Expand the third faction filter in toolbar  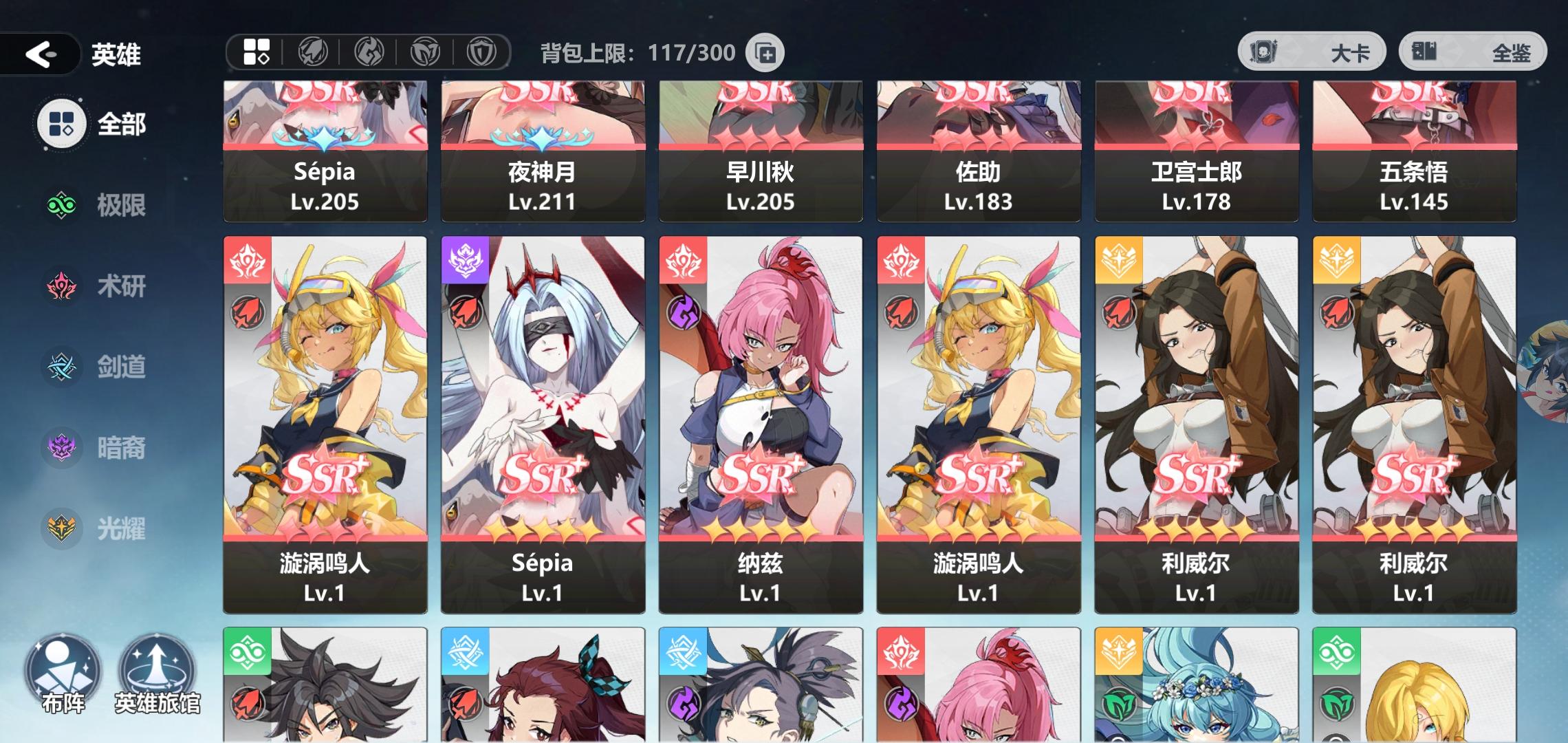(371, 52)
